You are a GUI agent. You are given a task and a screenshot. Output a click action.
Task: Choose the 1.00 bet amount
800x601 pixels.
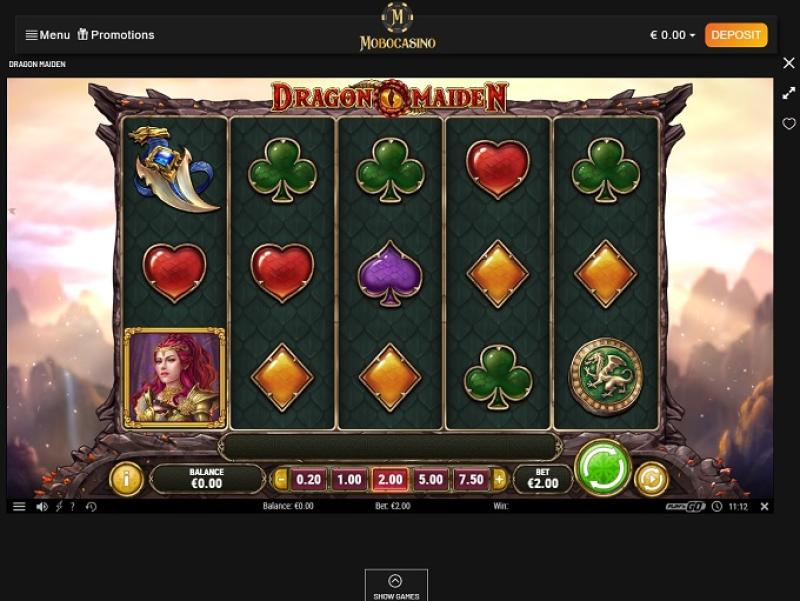pyautogui.click(x=349, y=480)
